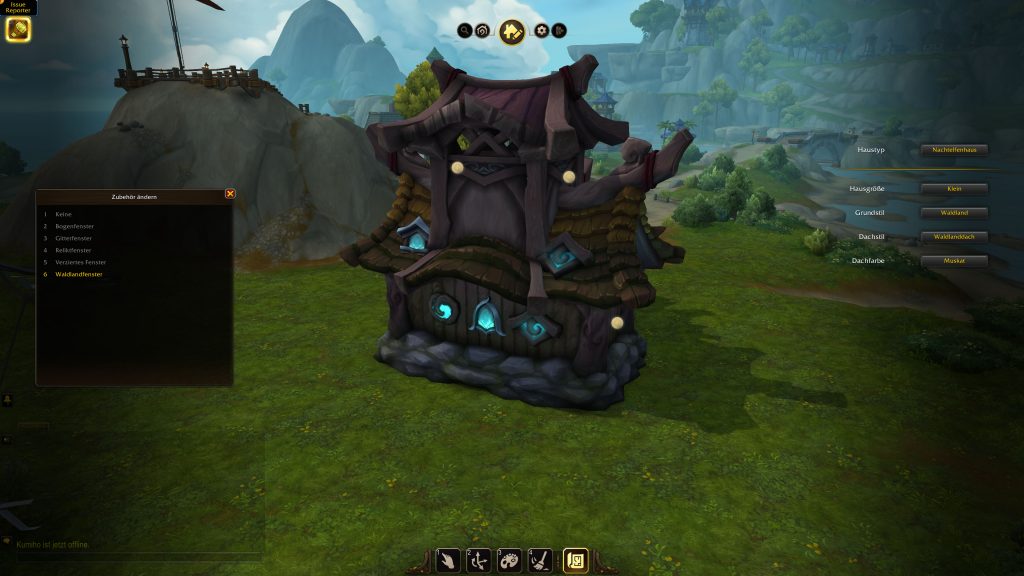The width and height of the screenshot is (1024, 576).
Task: Choose the rotate-axes tool
Action: click(479, 561)
